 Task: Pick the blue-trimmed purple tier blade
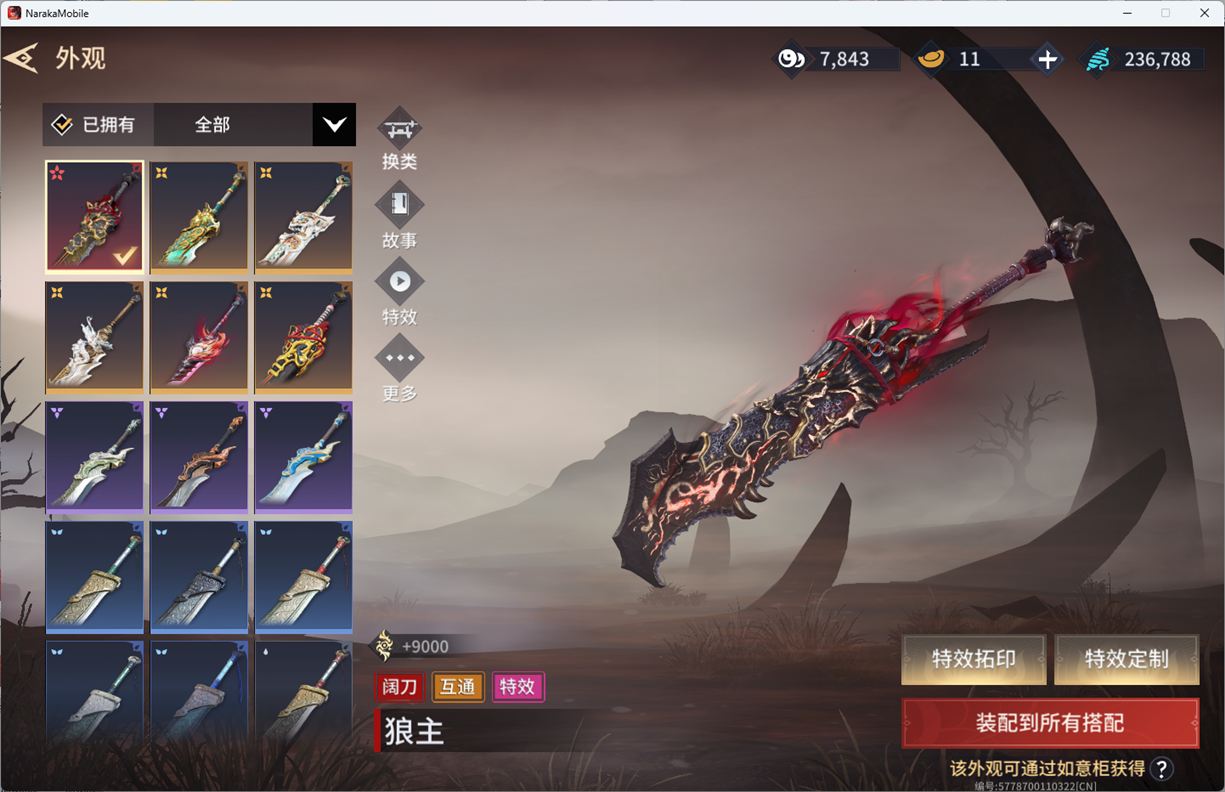click(303, 457)
